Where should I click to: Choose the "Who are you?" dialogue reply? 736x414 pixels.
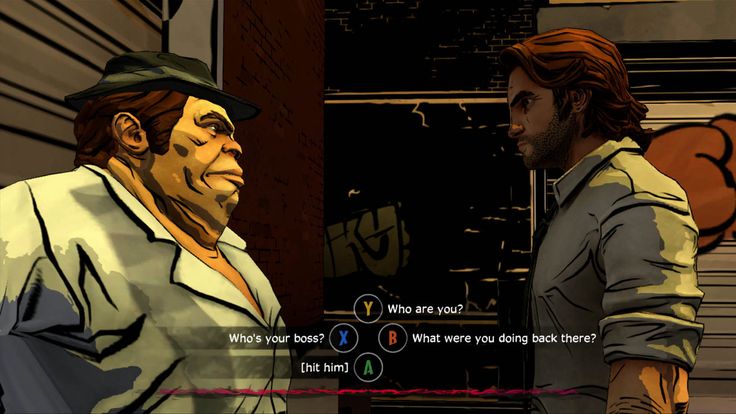point(424,308)
